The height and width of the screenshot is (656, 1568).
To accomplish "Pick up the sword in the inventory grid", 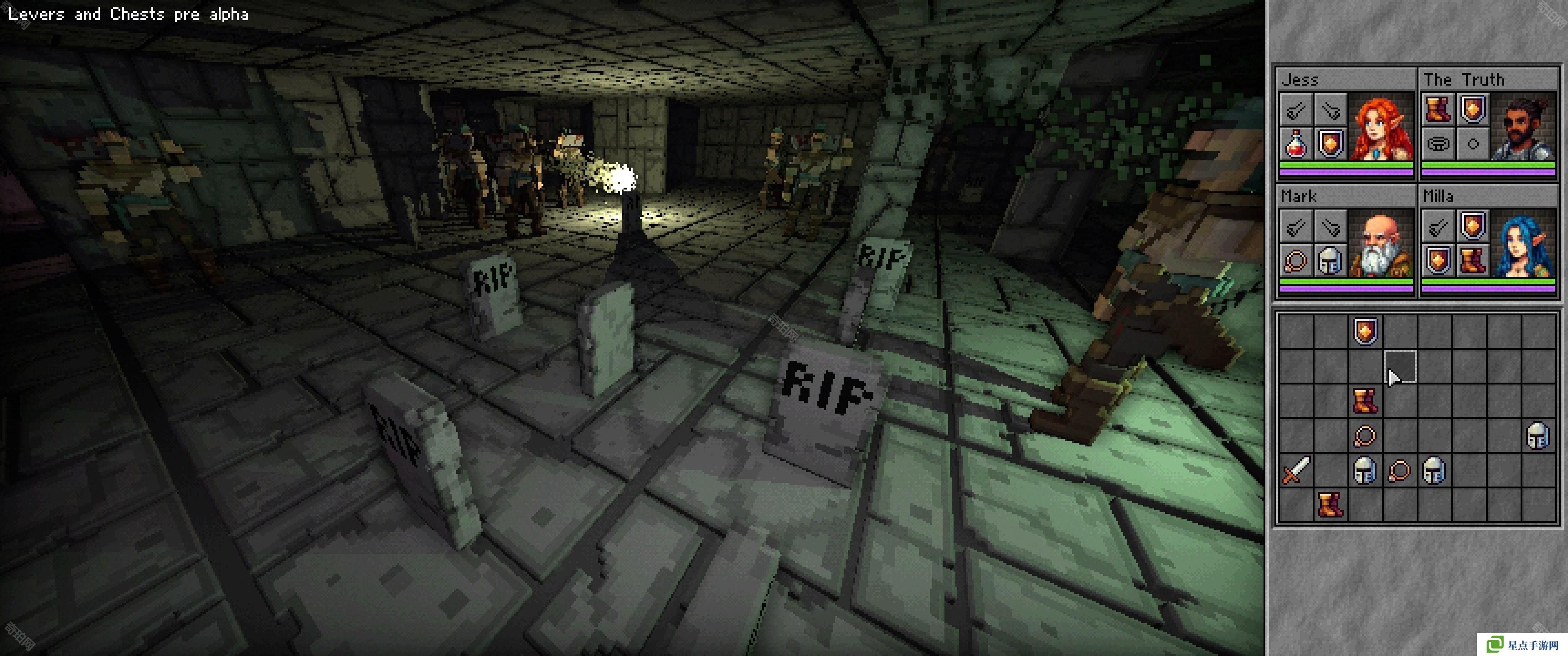I will [1296, 471].
